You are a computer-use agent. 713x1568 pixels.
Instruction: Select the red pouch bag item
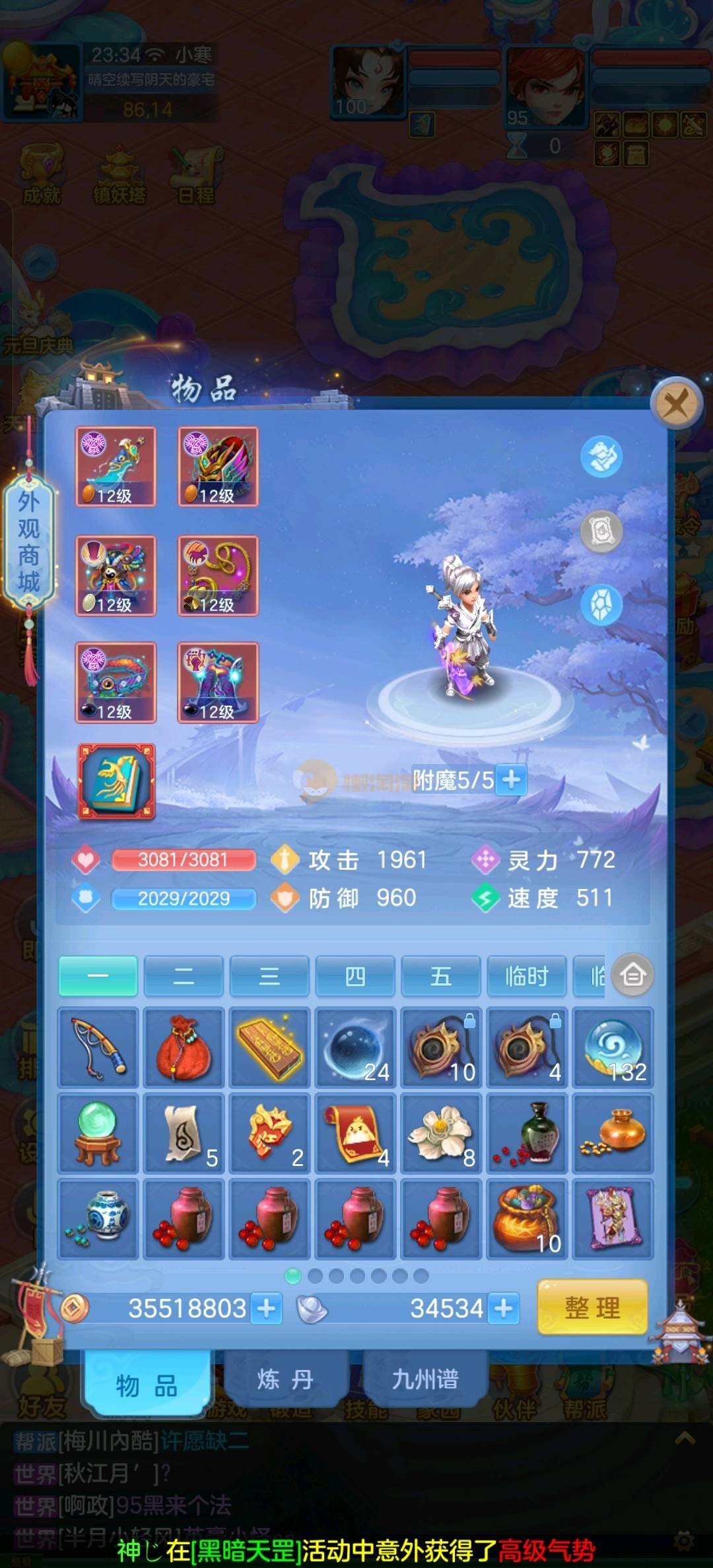(x=184, y=1047)
